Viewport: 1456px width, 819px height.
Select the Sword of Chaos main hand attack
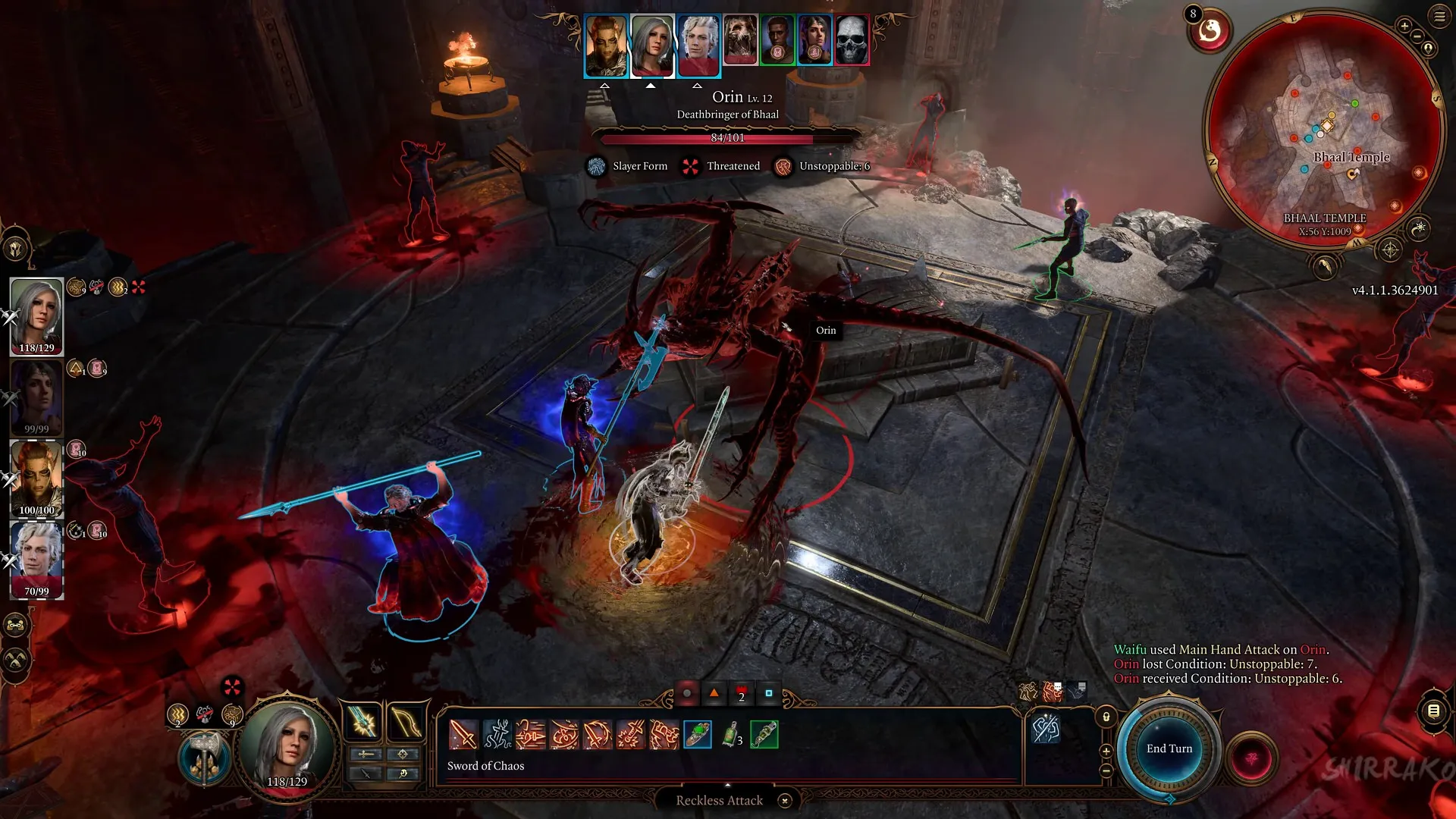(463, 736)
